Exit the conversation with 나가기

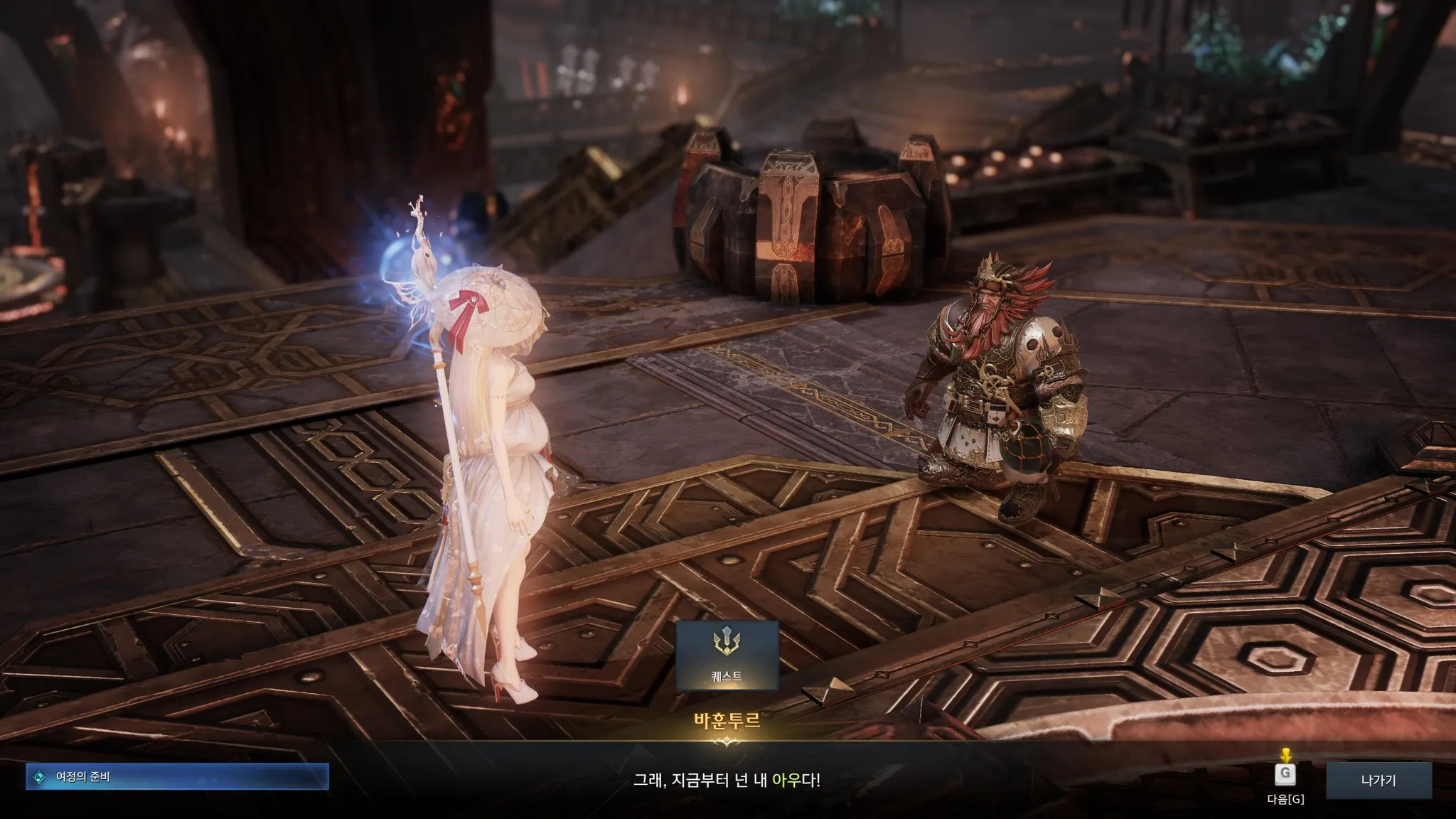pos(1378,780)
